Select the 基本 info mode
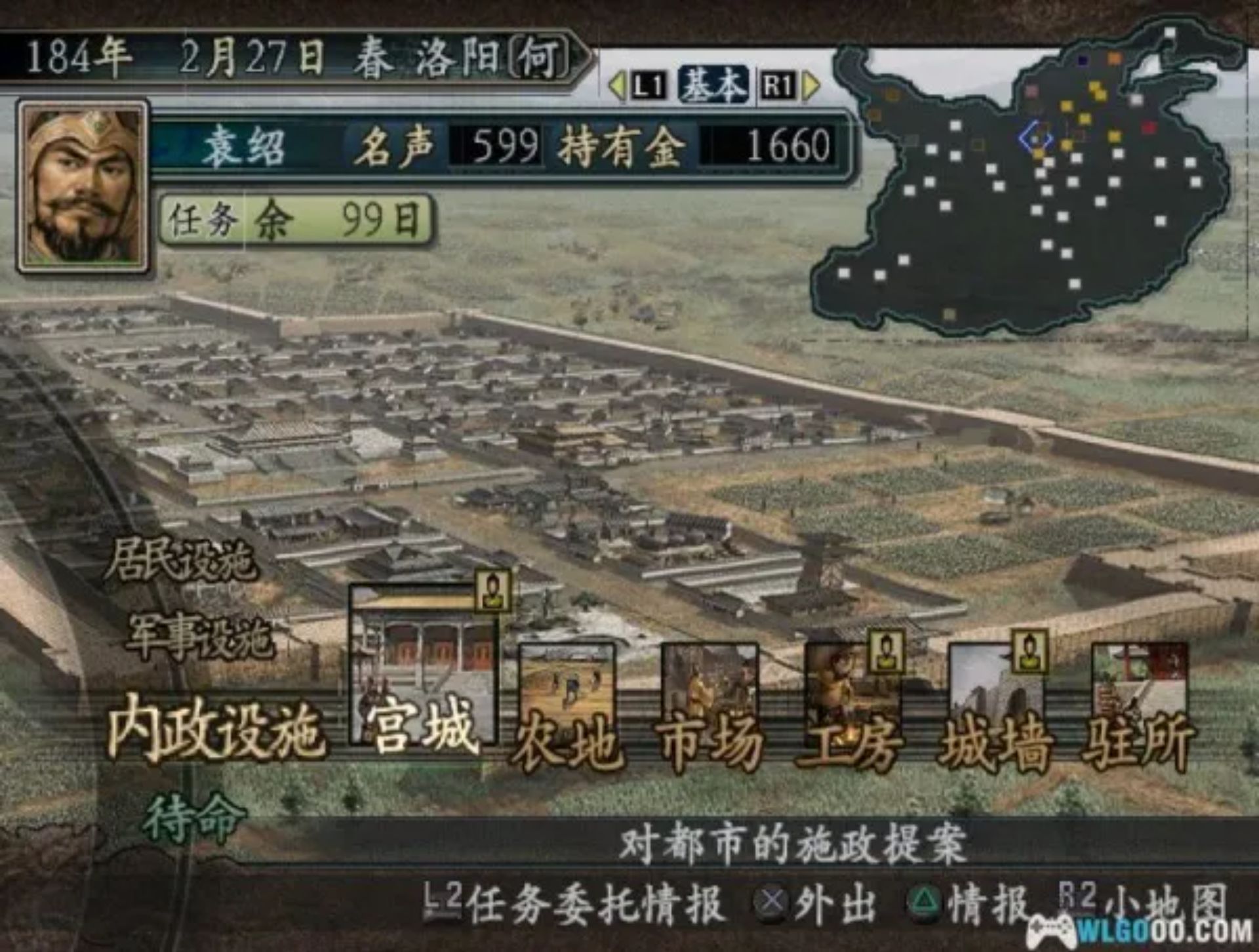The height and width of the screenshot is (952, 1259). [711, 85]
